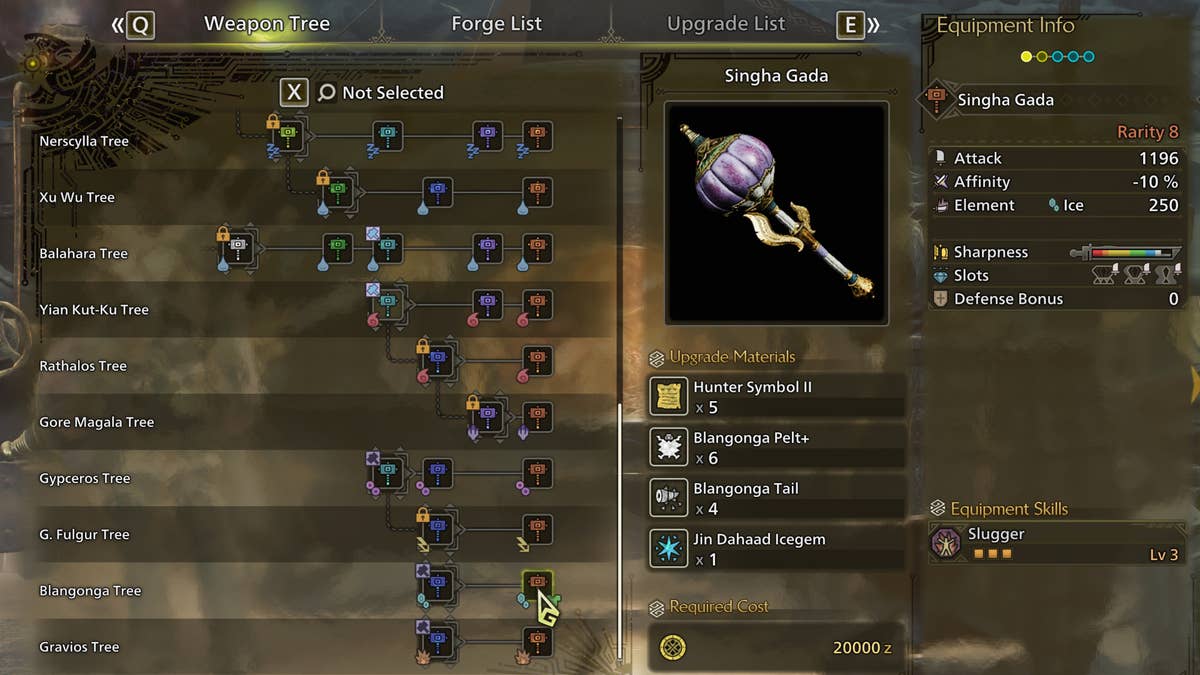
Task: Select the locked G. Fulgur Tree node
Action: [438, 527]
